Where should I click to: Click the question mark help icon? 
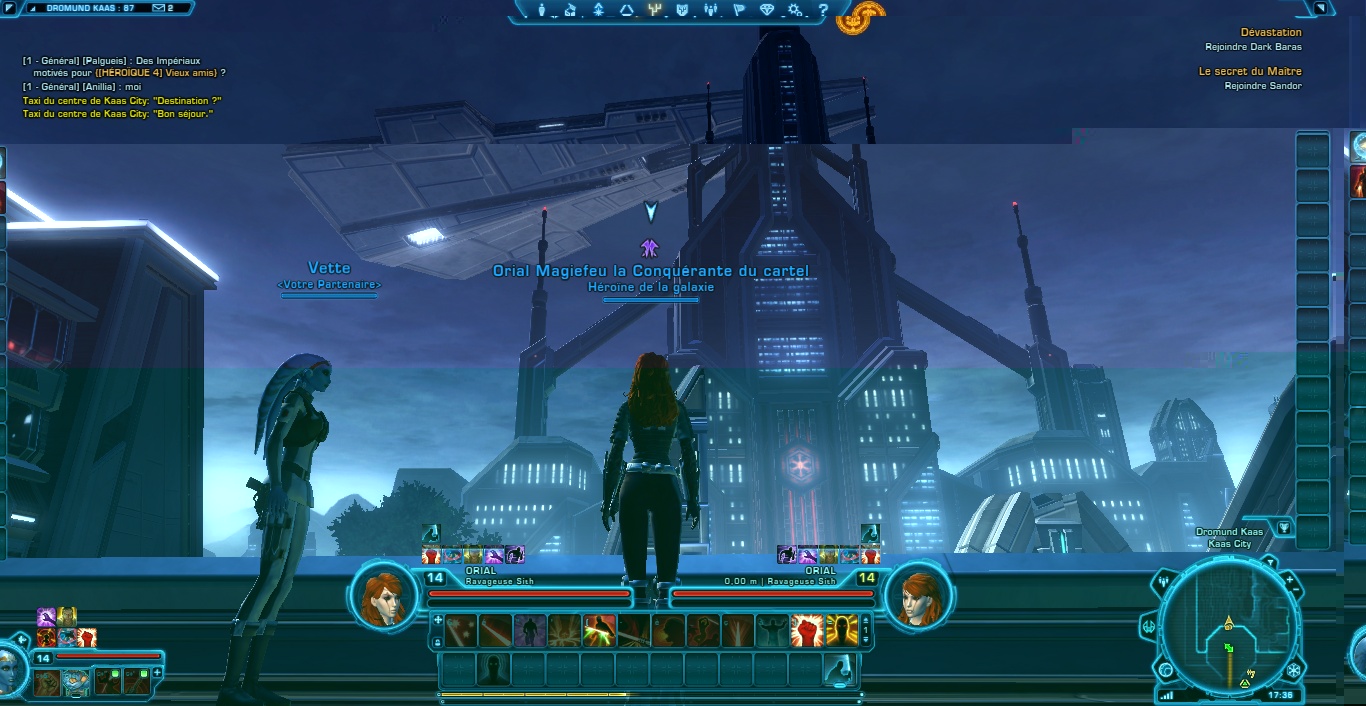point(823,10)
